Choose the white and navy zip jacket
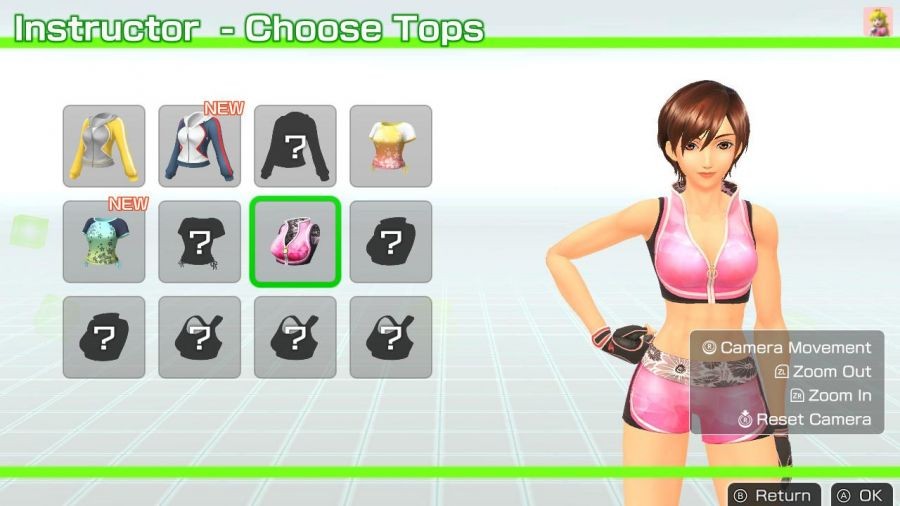 coord(199,146)
